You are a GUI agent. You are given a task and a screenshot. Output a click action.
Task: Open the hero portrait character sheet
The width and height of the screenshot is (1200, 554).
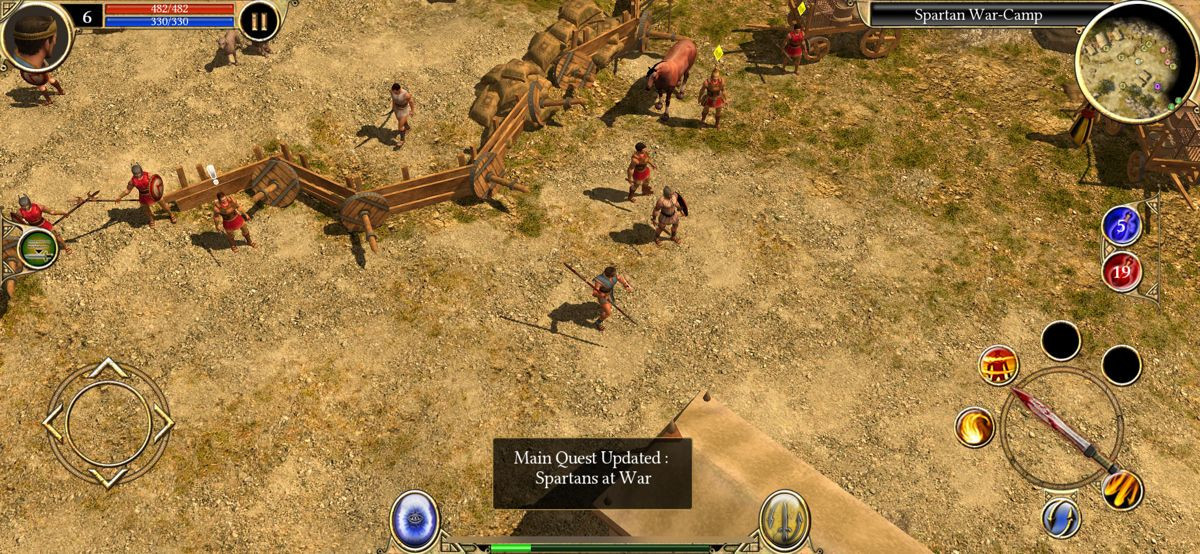[36, 35]
